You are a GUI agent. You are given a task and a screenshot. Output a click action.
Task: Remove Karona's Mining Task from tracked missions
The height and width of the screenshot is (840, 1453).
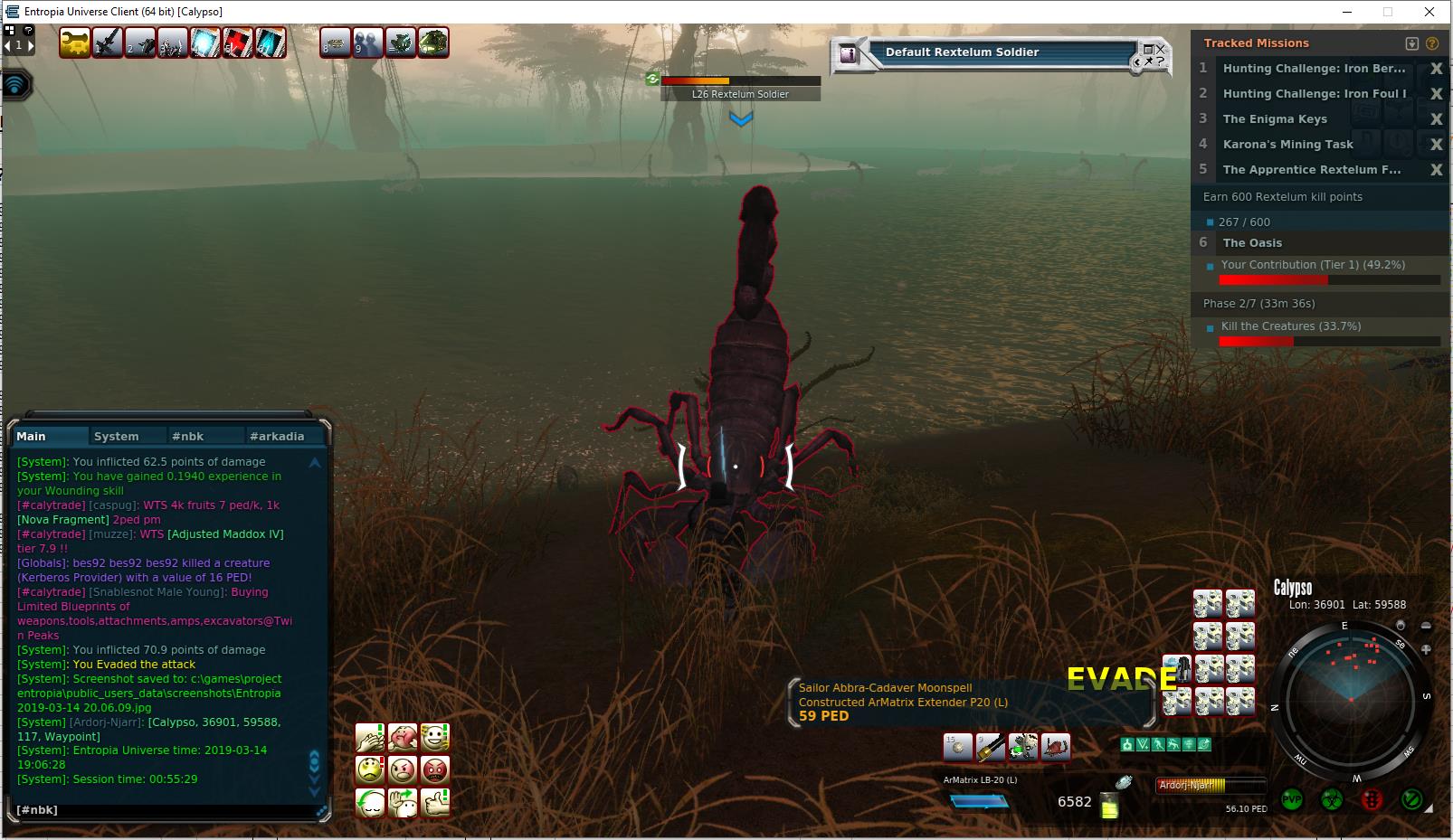point(1436,145)
